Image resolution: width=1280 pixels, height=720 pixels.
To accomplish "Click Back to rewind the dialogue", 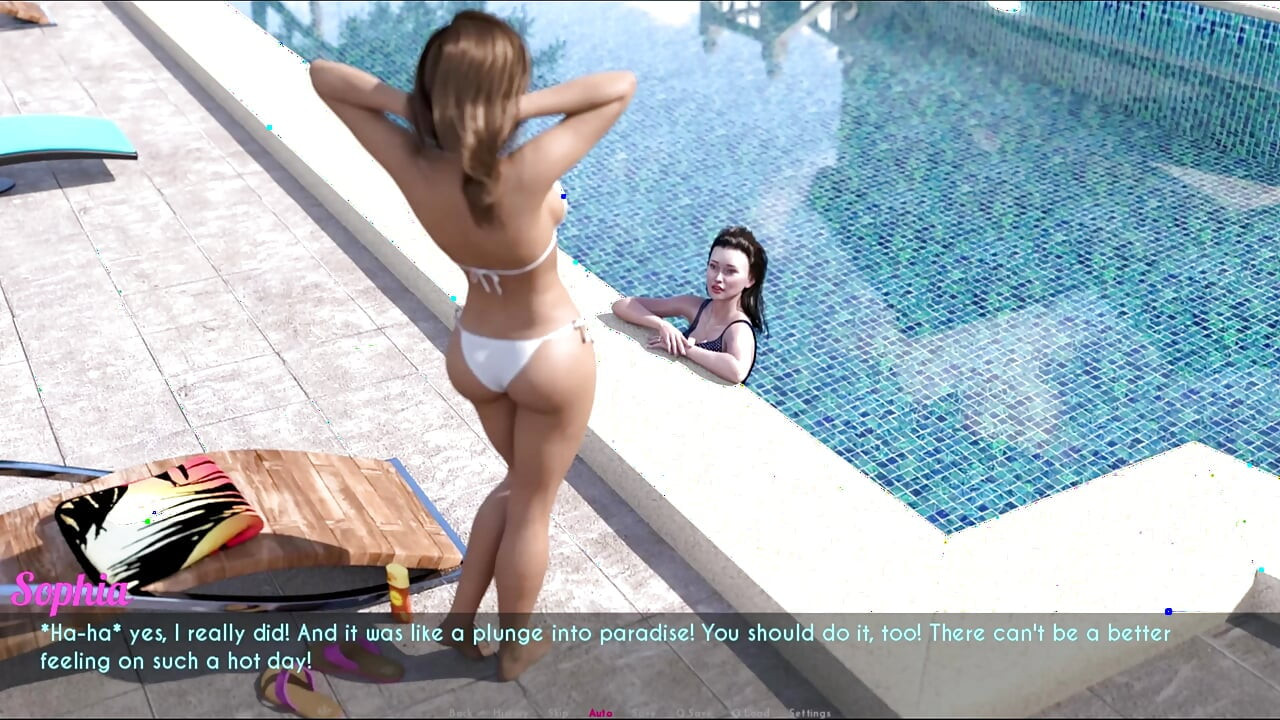I will [x=461, y=713].
